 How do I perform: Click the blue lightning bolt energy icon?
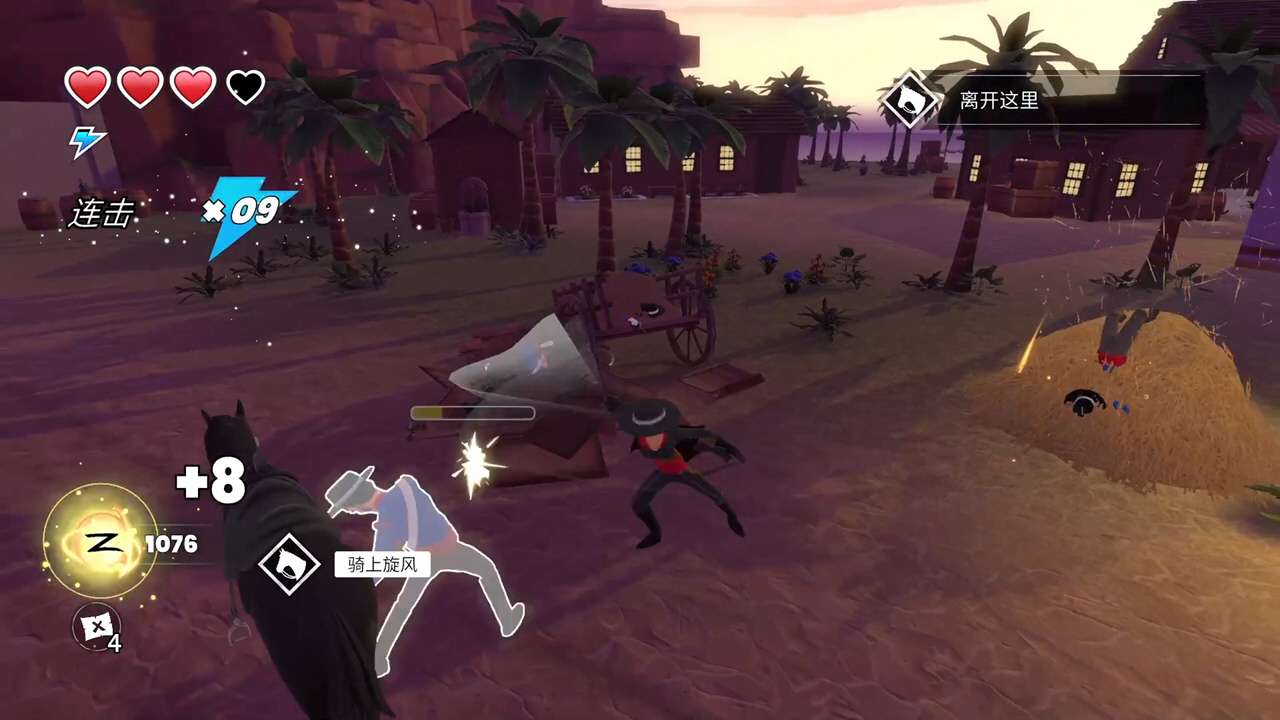pos(86,141)
